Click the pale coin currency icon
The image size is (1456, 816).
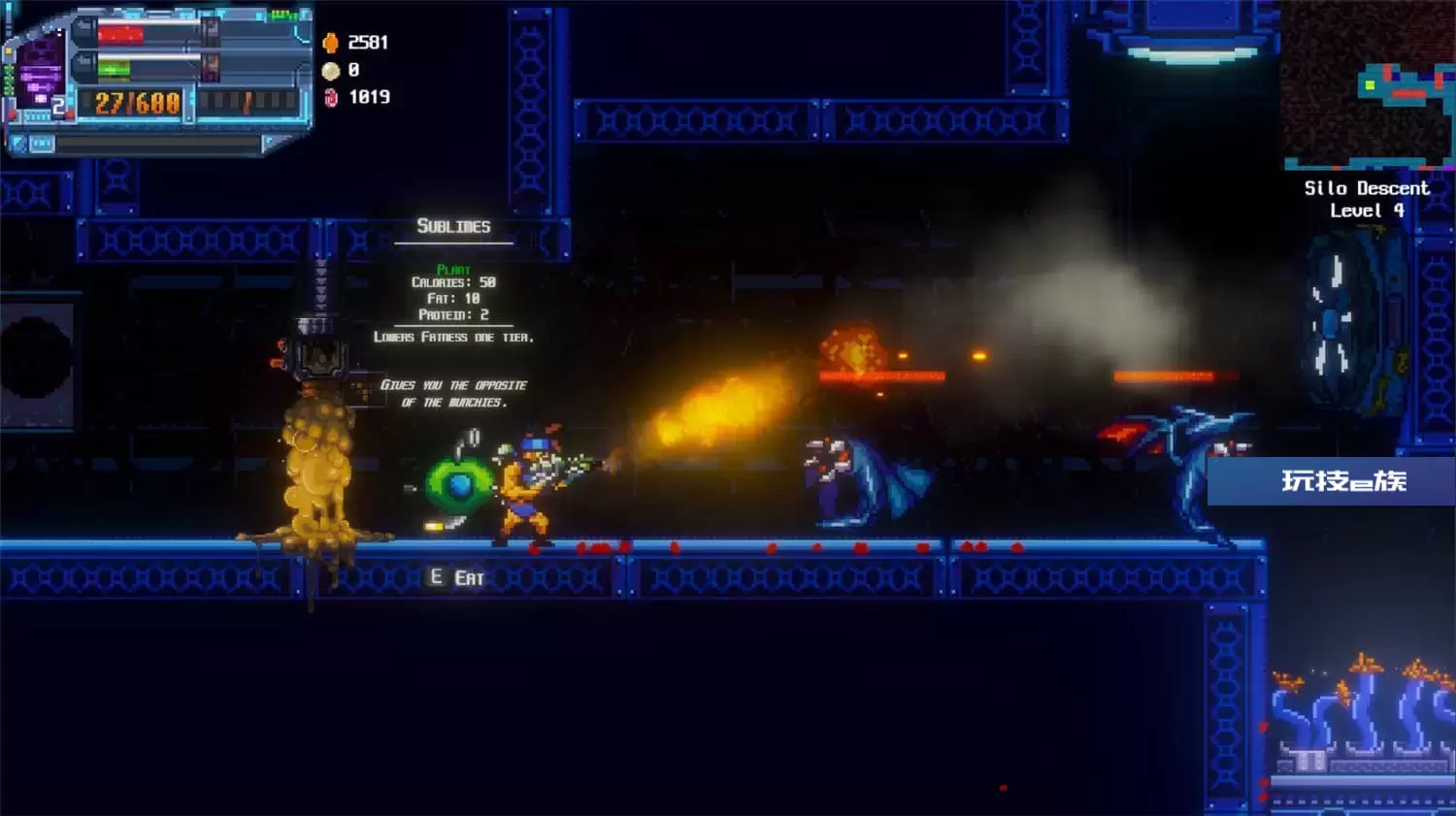pos(331,70)
